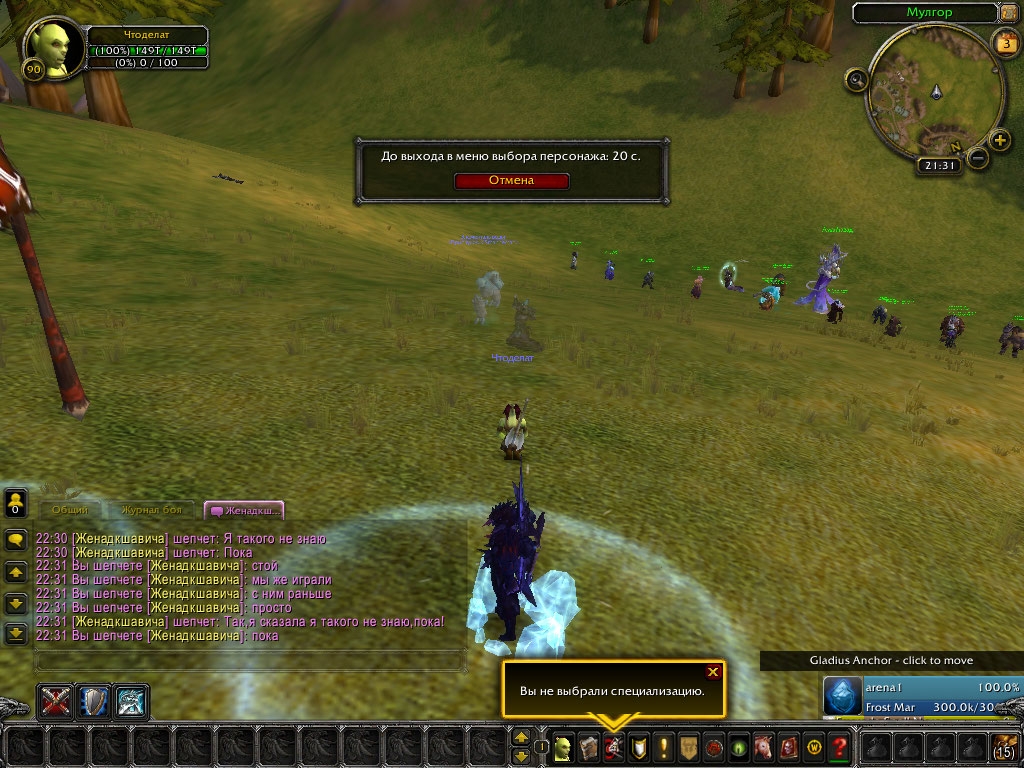Close the specialization warning tooltip

[712, 672]
